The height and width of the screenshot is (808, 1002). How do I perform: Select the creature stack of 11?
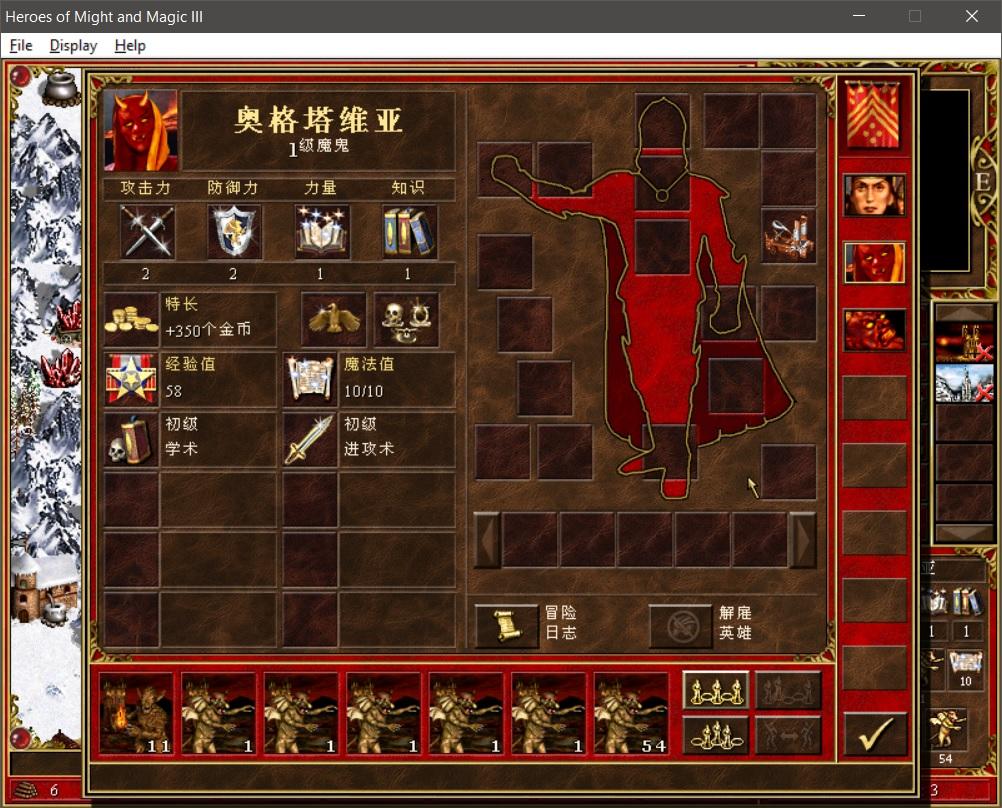click(x=136, y=712)
